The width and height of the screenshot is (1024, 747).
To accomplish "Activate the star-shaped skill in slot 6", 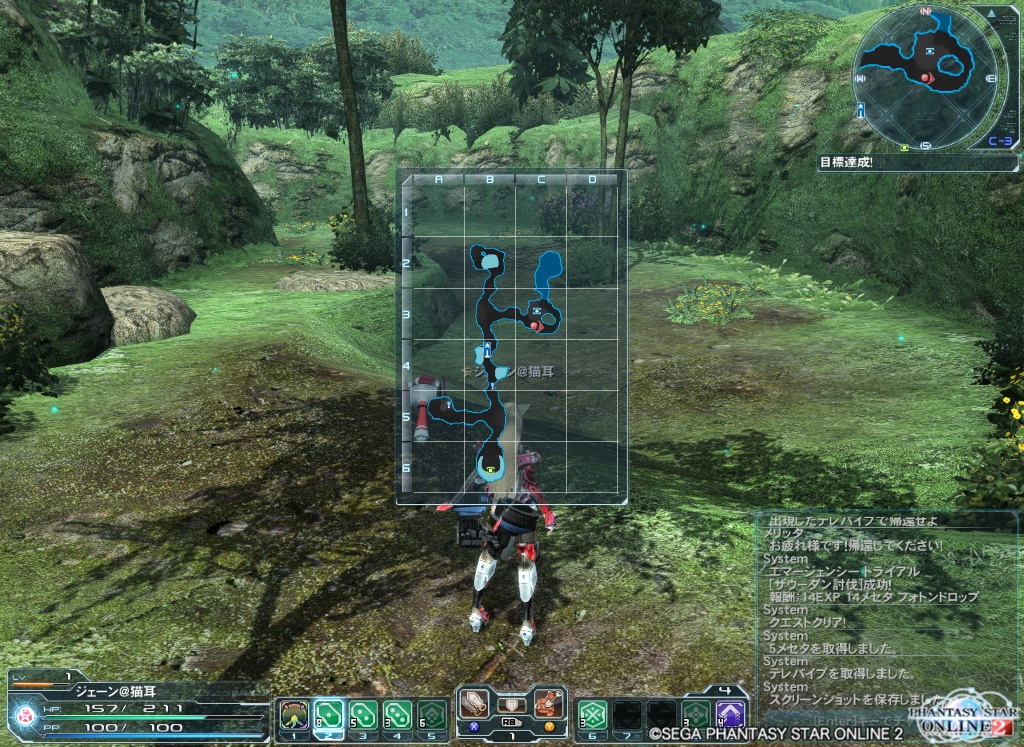I will (x=592, y=715).
